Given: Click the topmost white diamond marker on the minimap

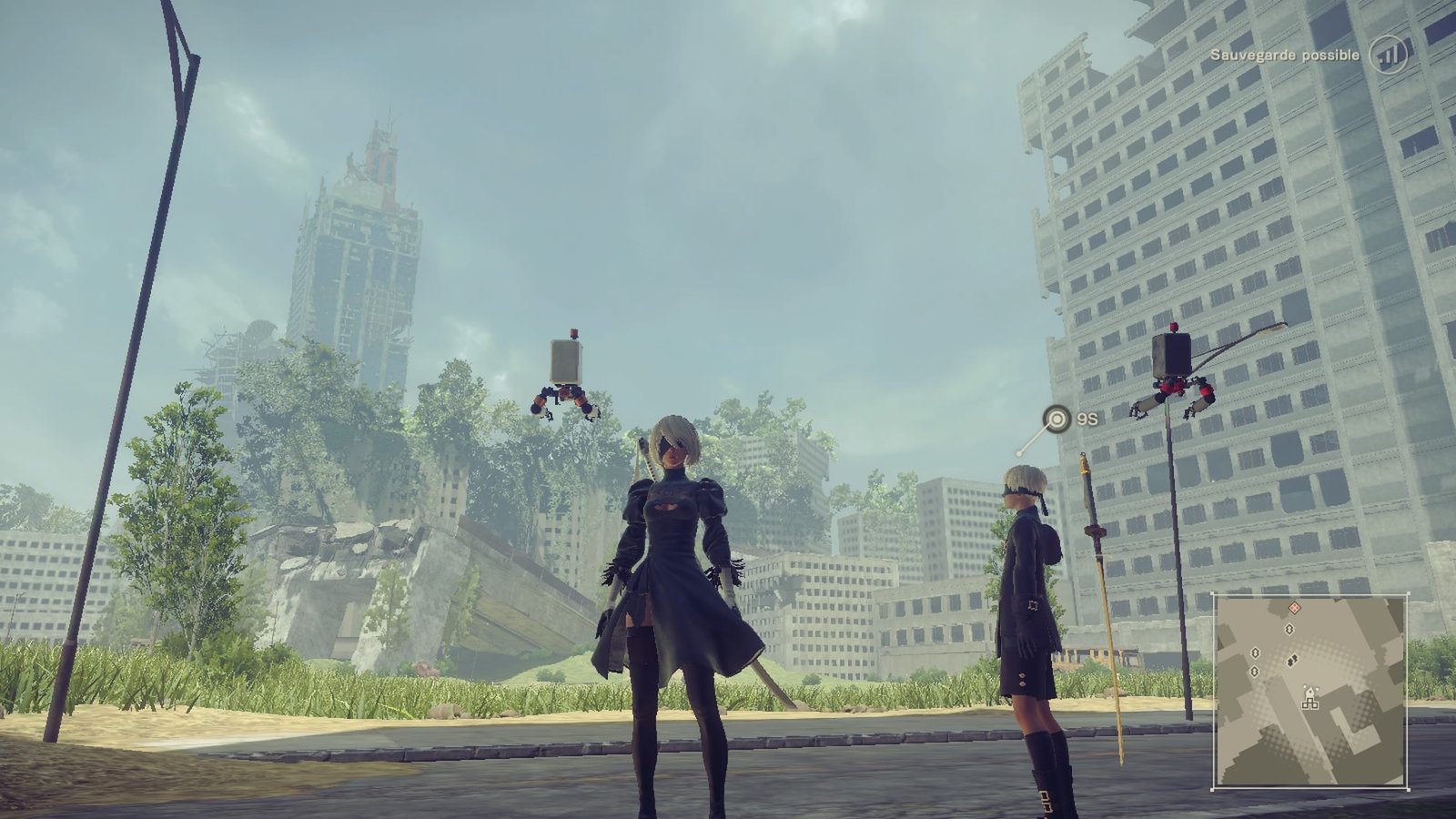Looking at the screenshot, I should (1289, 628).
